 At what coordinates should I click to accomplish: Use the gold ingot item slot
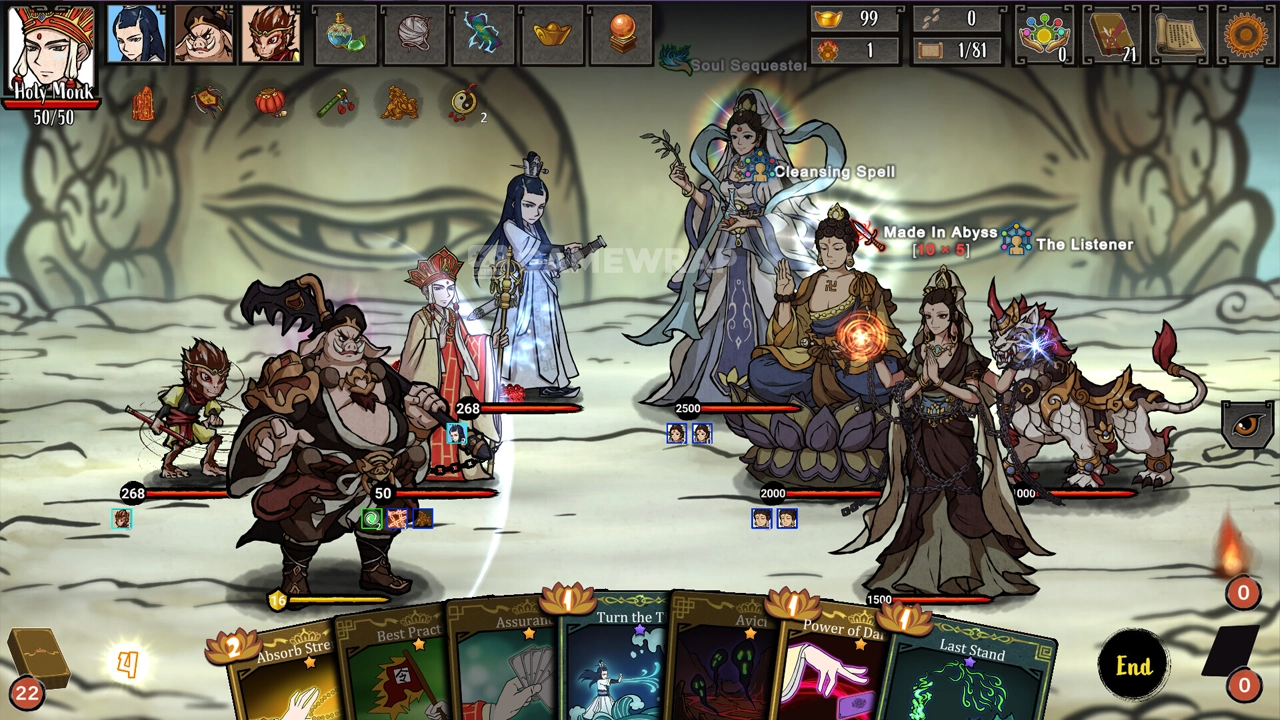[x=552, y=35]
